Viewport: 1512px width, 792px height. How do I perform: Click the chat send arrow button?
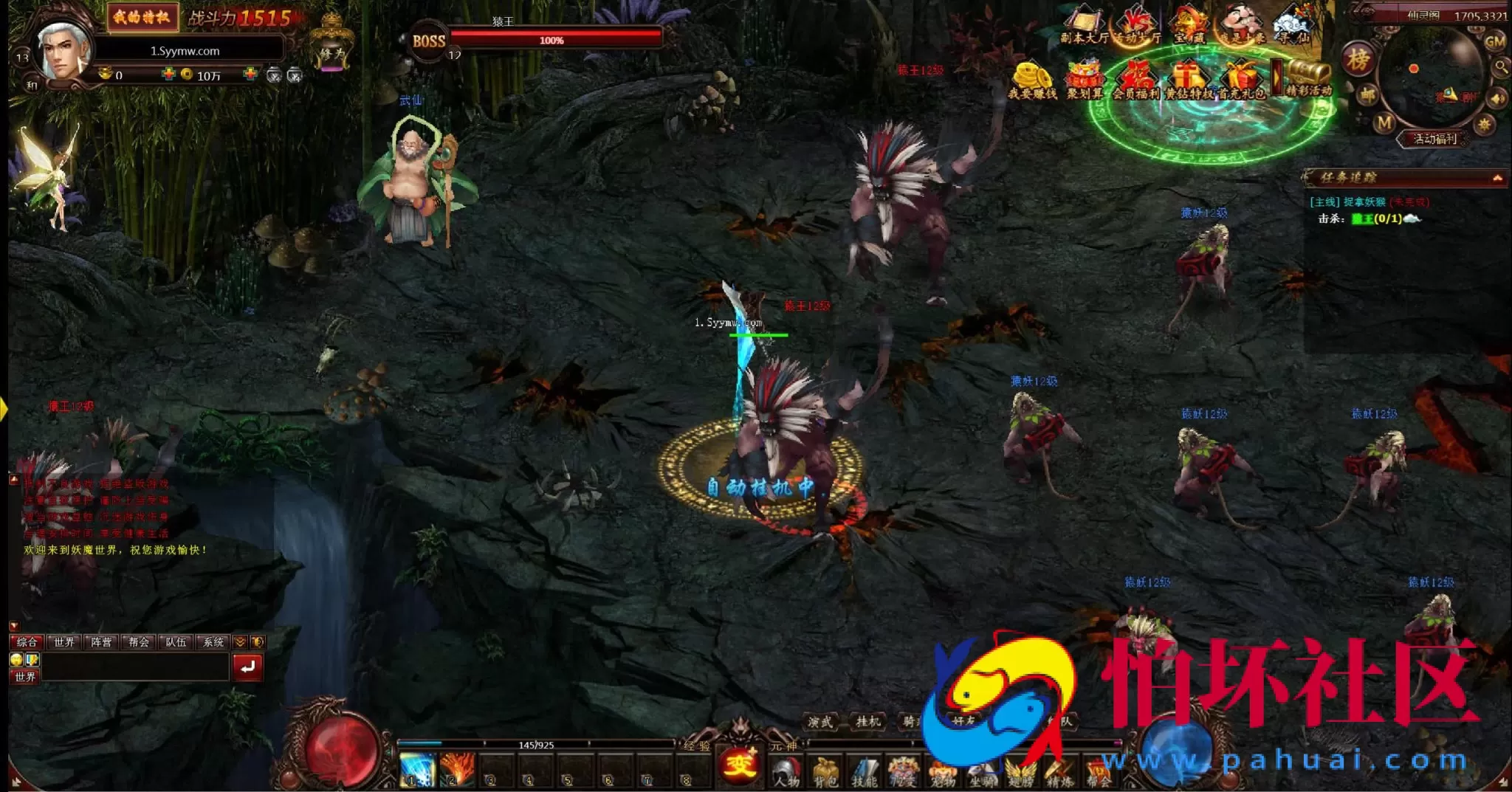click(x=247, y=667)
